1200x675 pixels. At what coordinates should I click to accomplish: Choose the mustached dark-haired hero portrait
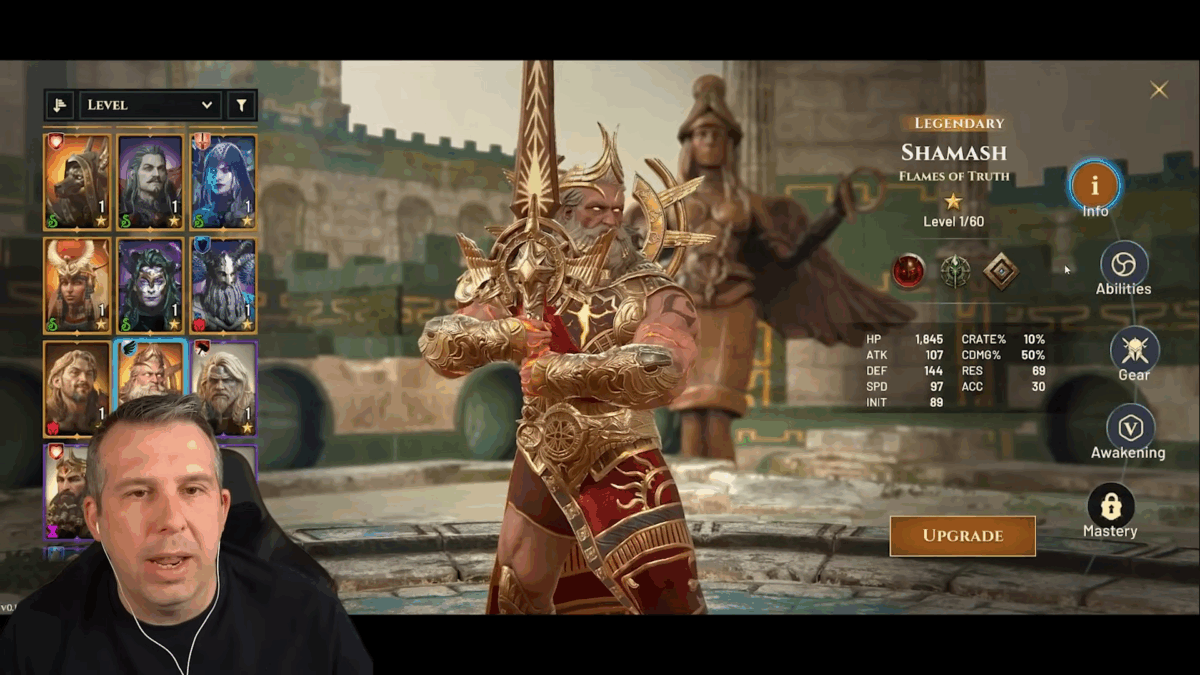pos(151,181)
